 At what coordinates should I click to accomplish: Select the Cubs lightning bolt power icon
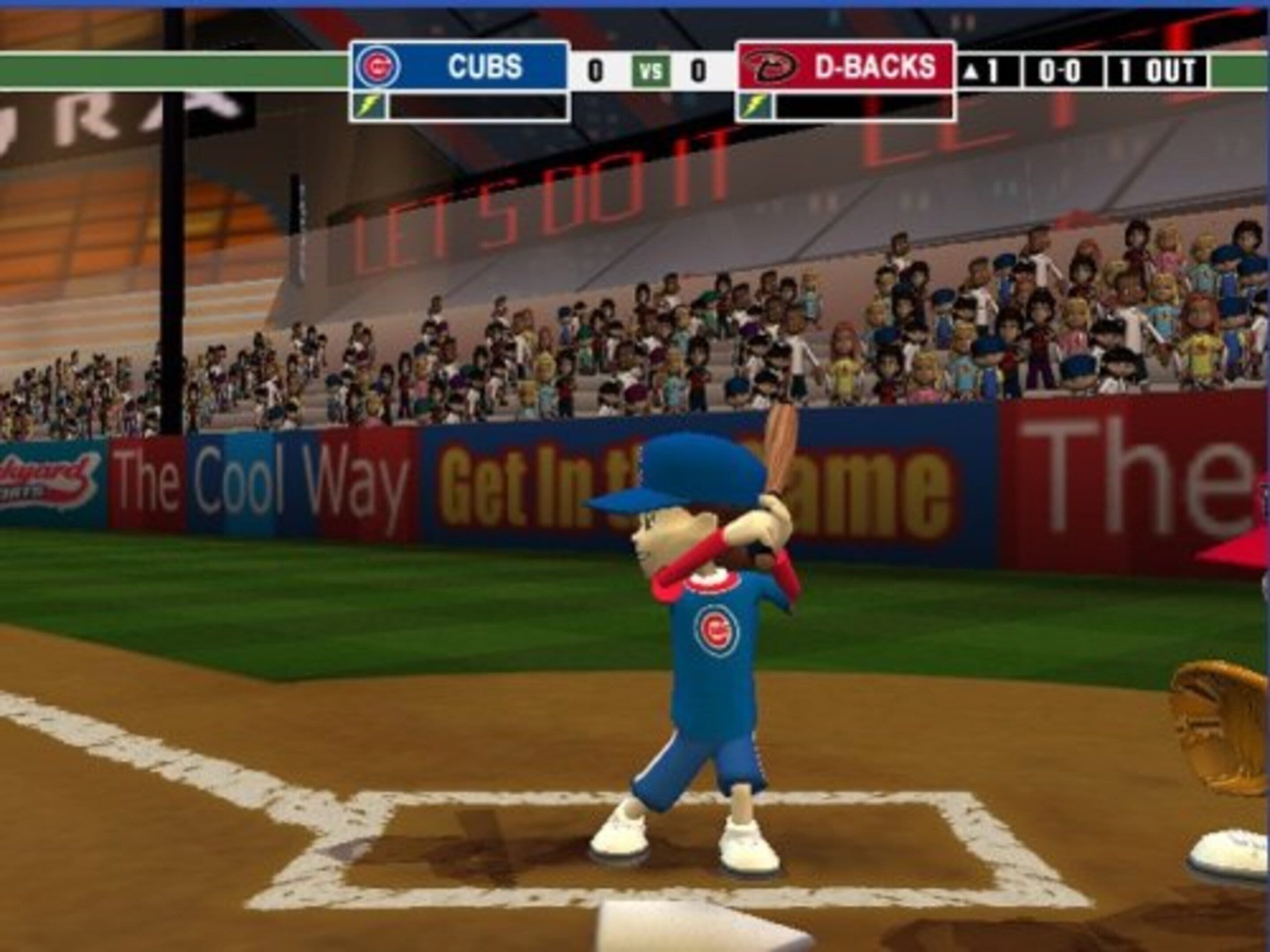pyautogui.click(x=370, y=106)
